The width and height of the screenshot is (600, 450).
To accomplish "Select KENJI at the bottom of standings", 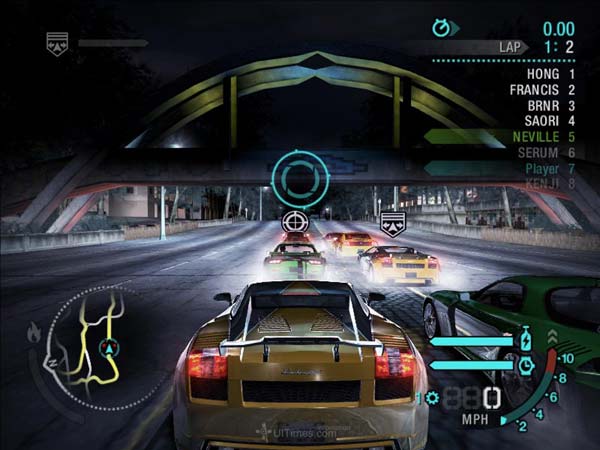I will pyautogui.click(x=542, y=183).
